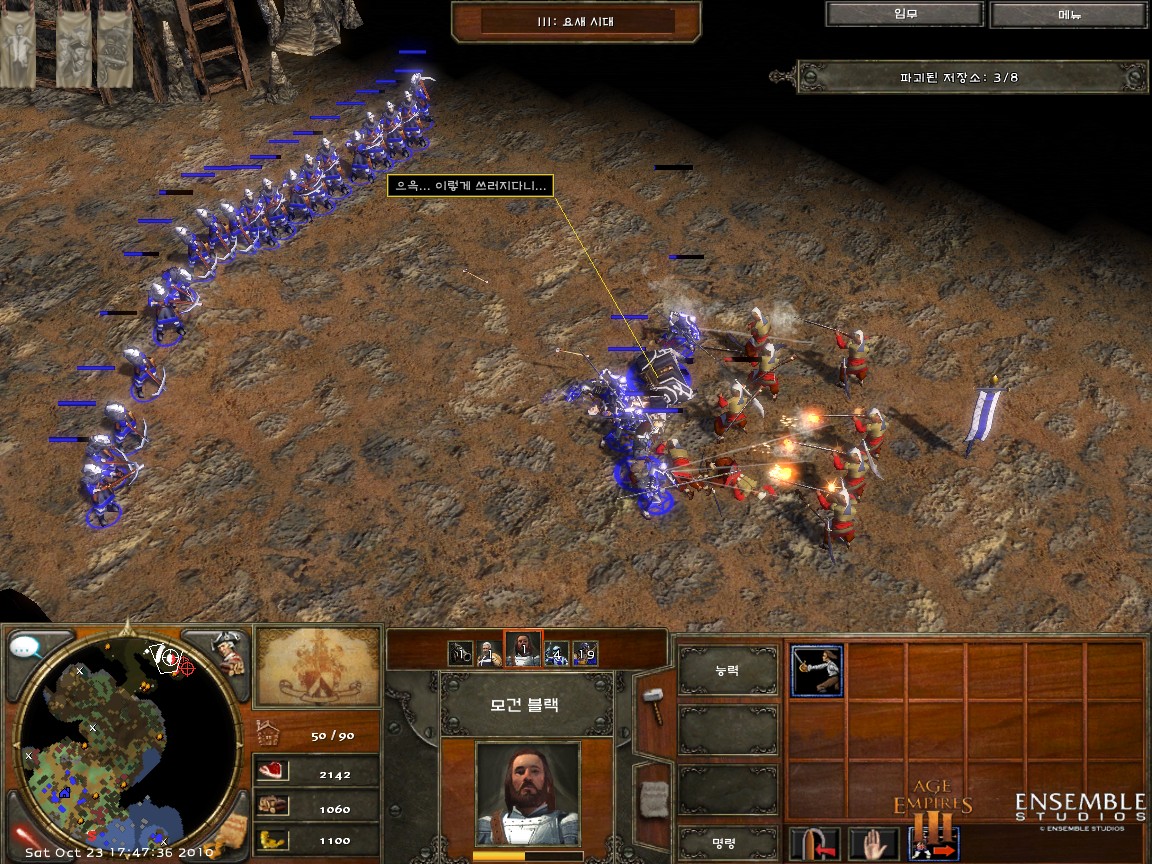1152x864 pixels.
Task: Use the swordsman special ability icon
Action: [817, 670]
